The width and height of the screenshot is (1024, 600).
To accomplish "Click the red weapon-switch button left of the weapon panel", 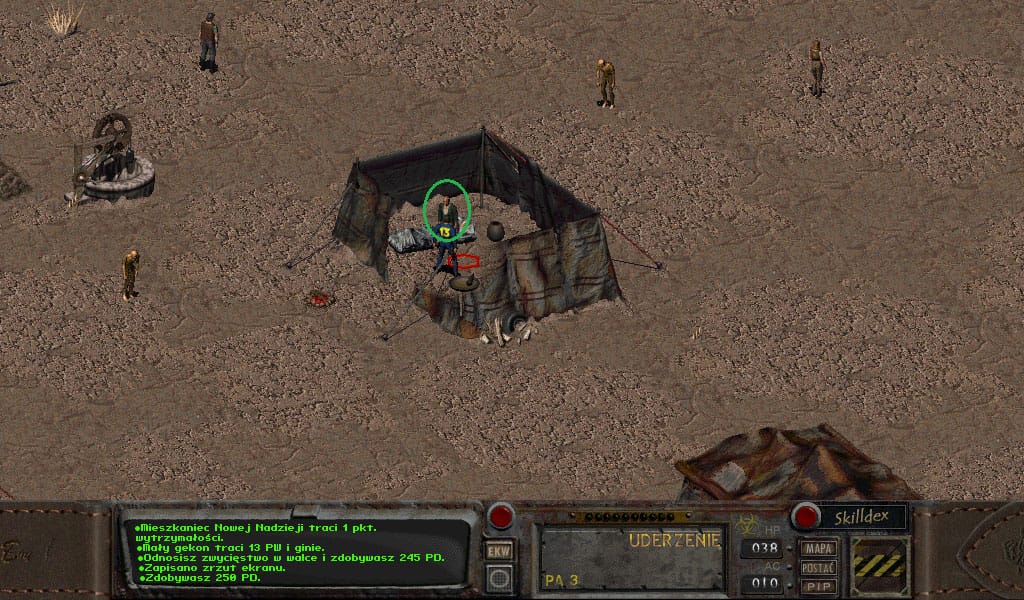I will coord(500,517).
